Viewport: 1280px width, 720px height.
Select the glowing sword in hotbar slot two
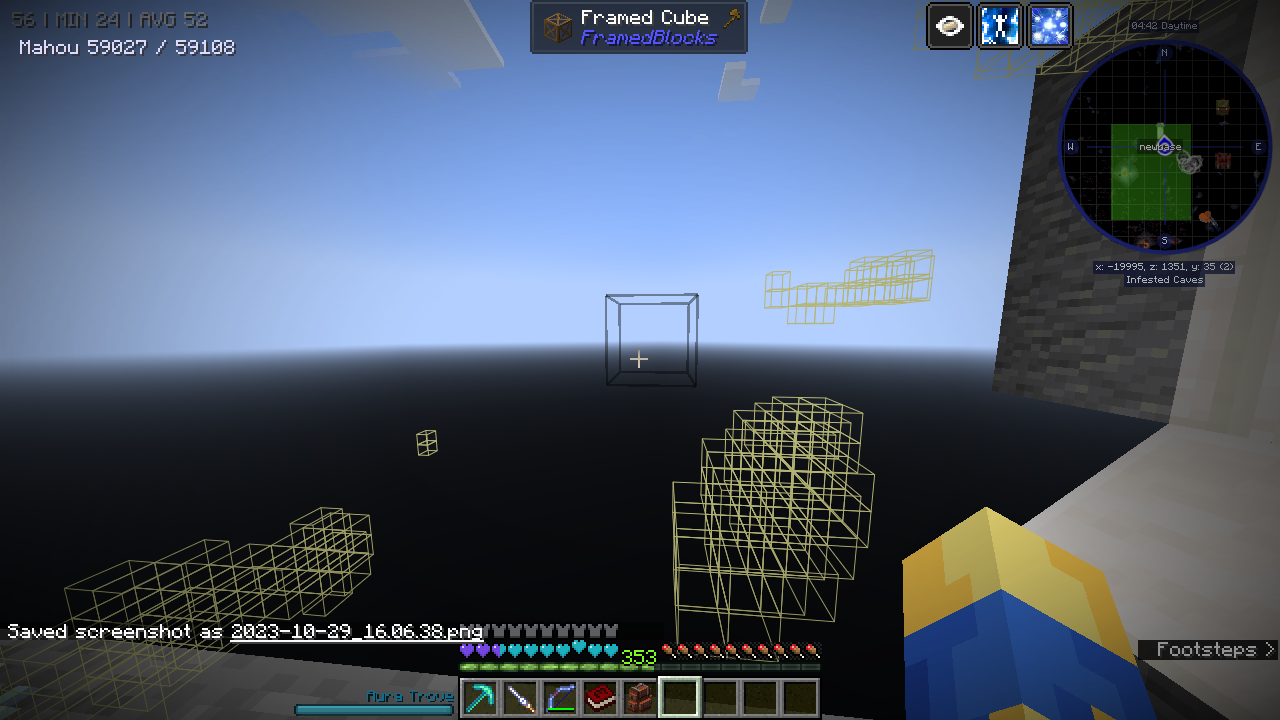518,697
